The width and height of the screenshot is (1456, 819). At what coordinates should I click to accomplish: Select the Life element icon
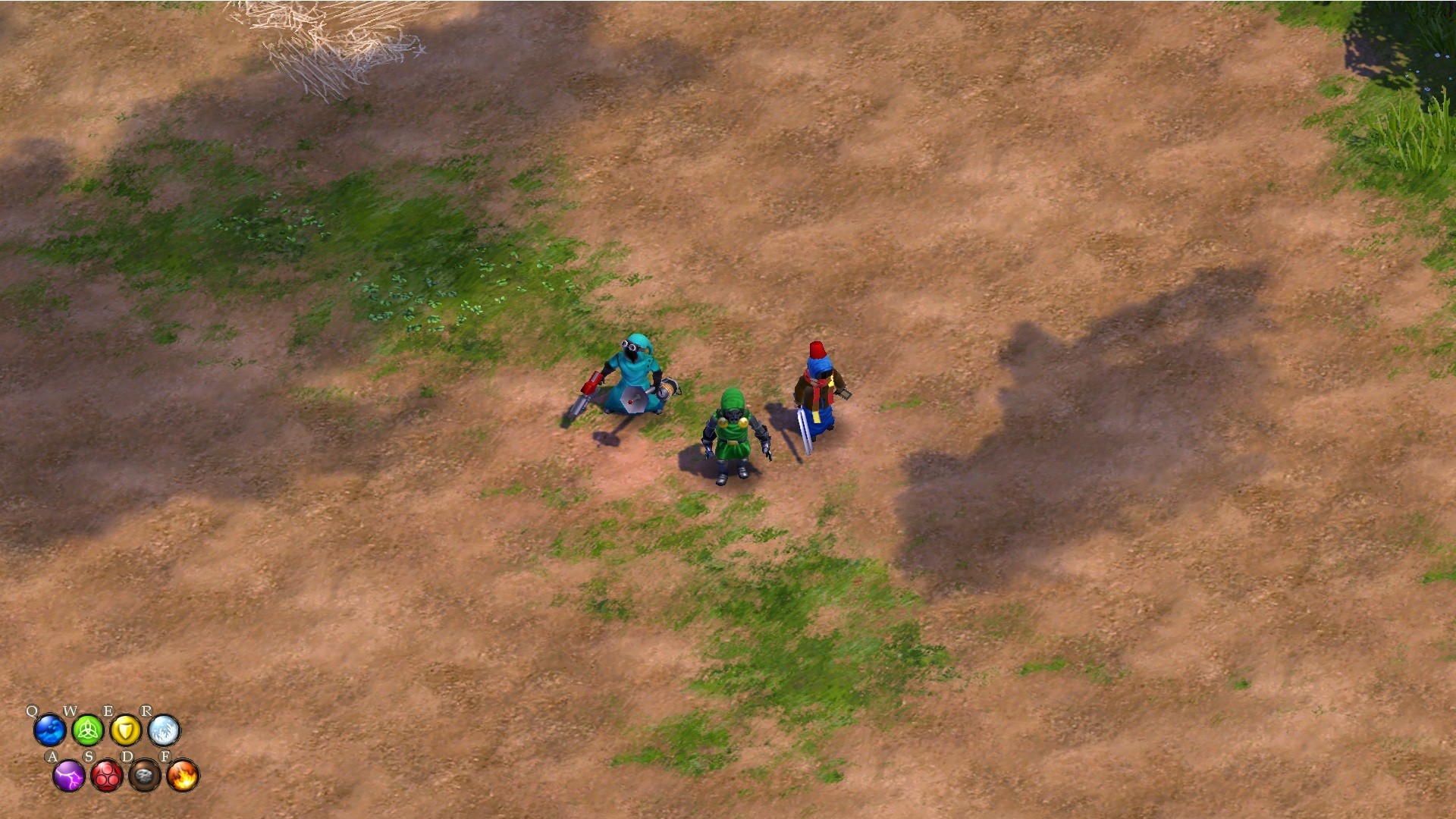tap(87, 730)
